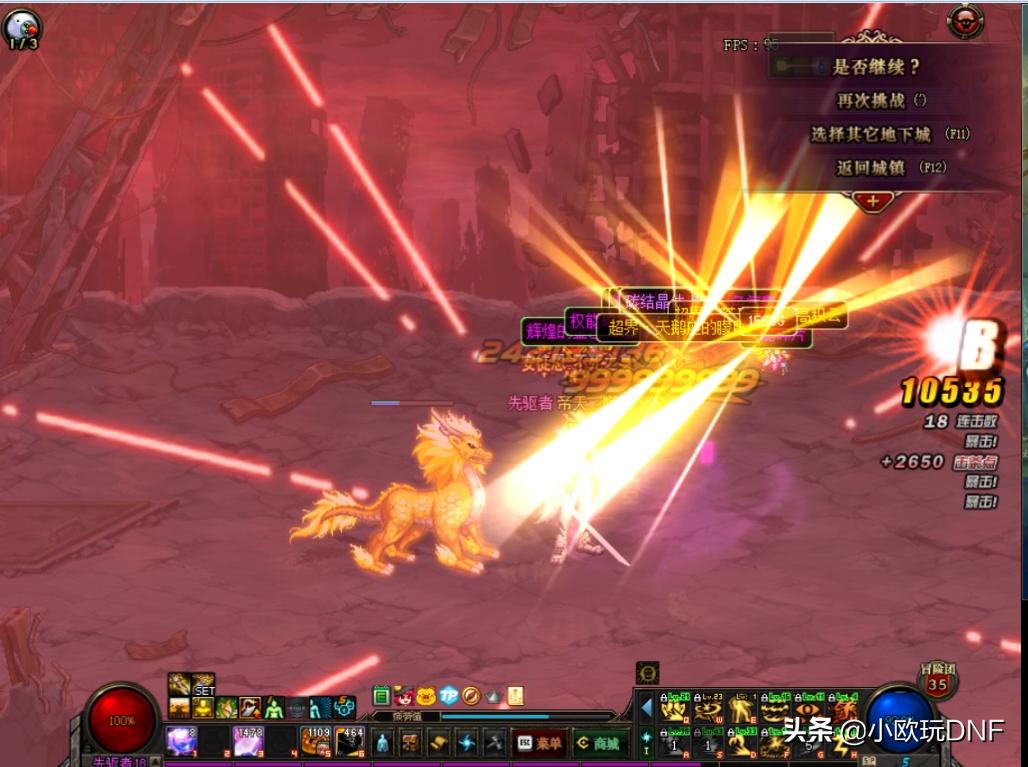The width and height of the screenshot is (1028, 767).
Task: Open the boss skull icon at top right
Action: (964, 20)
